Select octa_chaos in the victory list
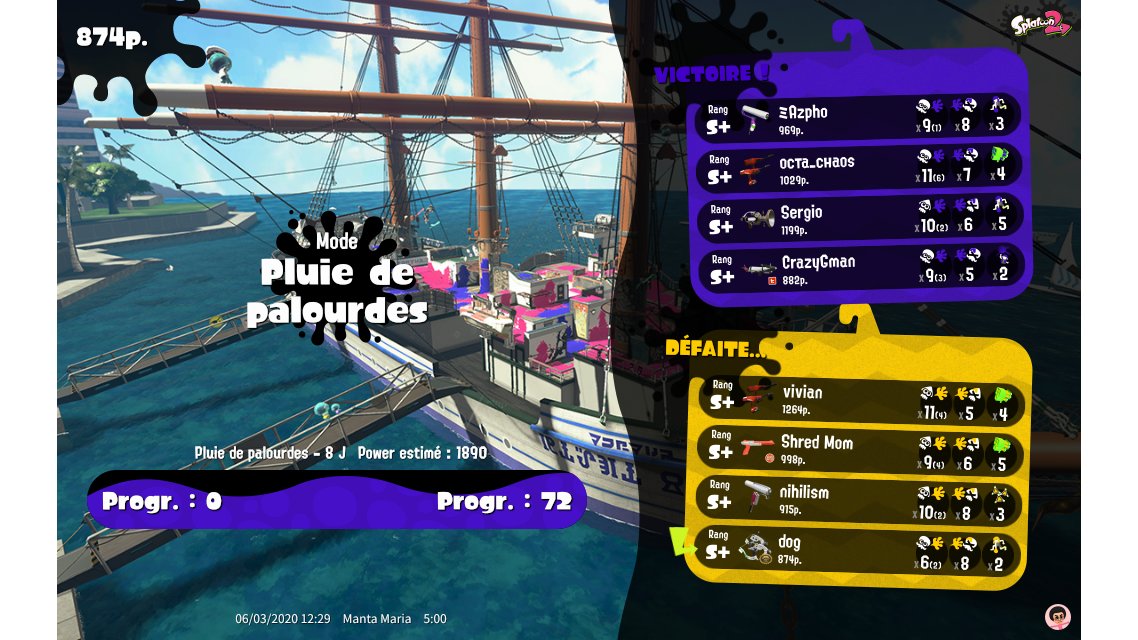1138x640 pixels. coord(858,167)
